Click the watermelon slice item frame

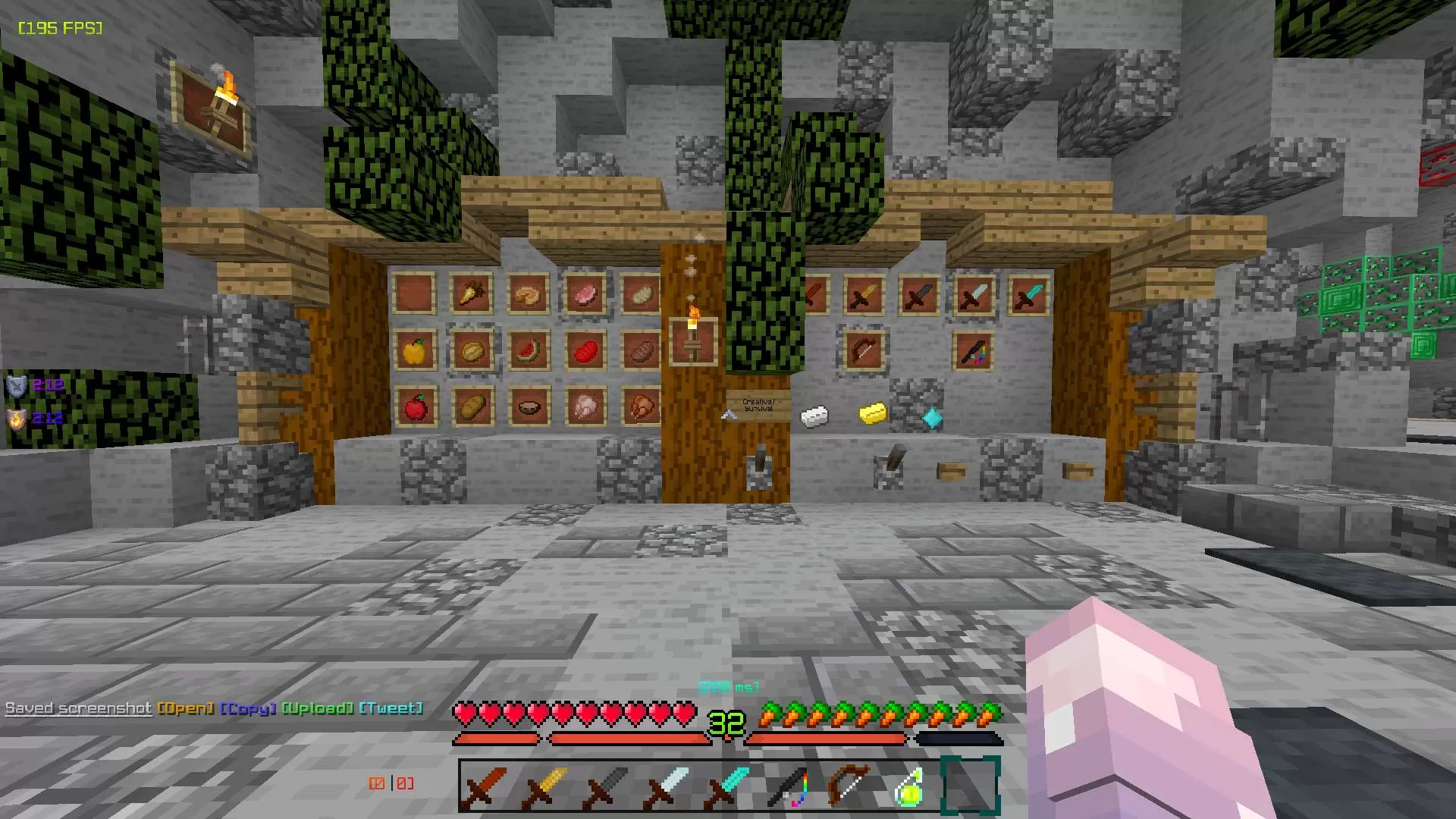pos(529,351)
